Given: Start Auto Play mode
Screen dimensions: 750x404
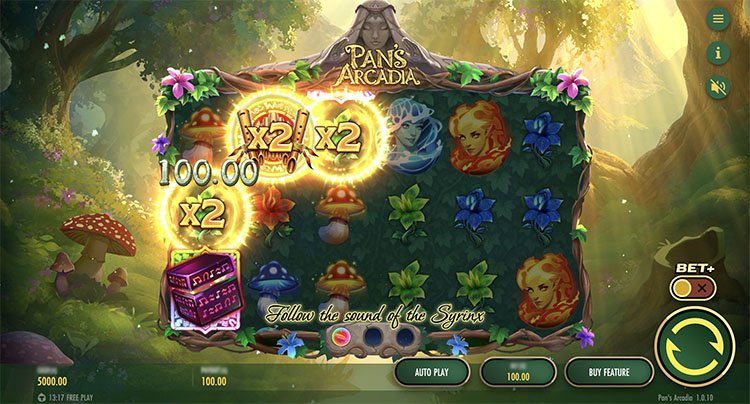Looking at the screenshot, I should (432, 372).
